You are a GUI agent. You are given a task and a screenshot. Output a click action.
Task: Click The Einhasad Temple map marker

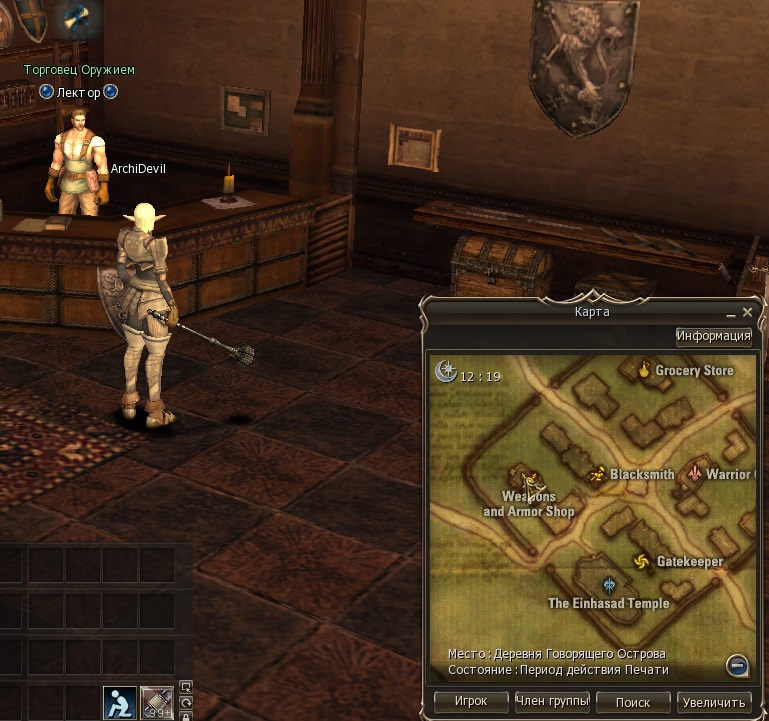pyautogui.click(x=608, y=586)
